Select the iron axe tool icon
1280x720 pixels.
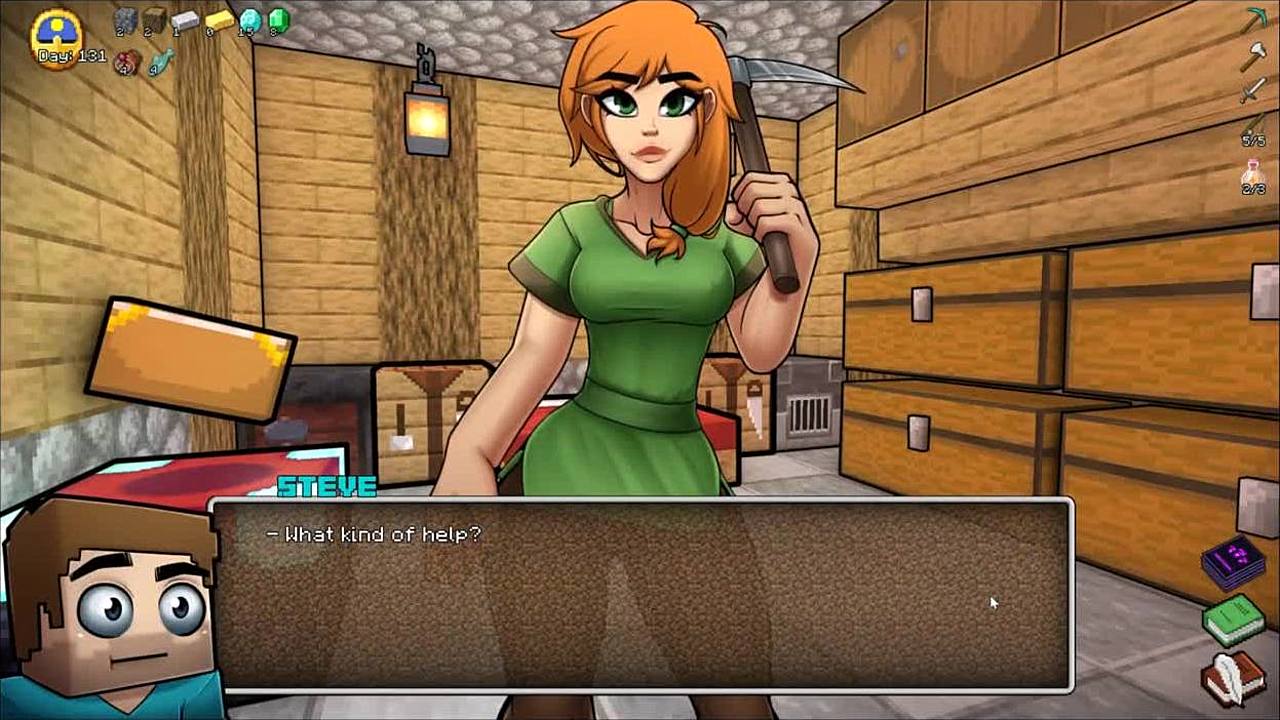1254,55
